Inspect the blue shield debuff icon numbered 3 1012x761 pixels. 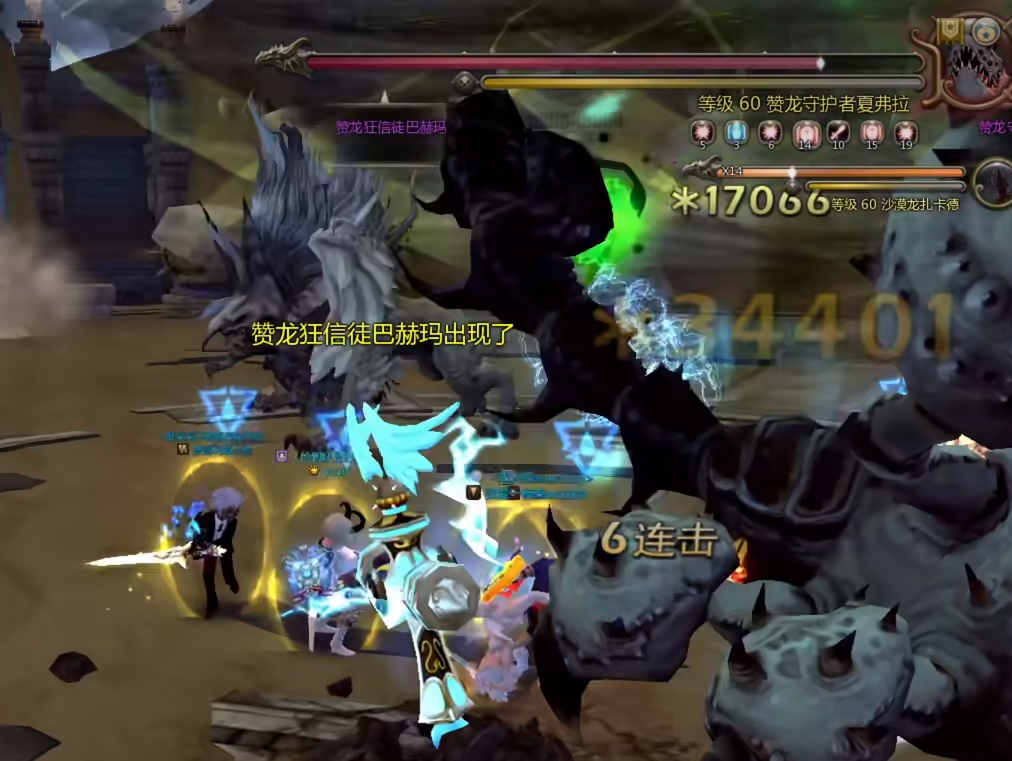pyautogui.click(x=736, y=131)
